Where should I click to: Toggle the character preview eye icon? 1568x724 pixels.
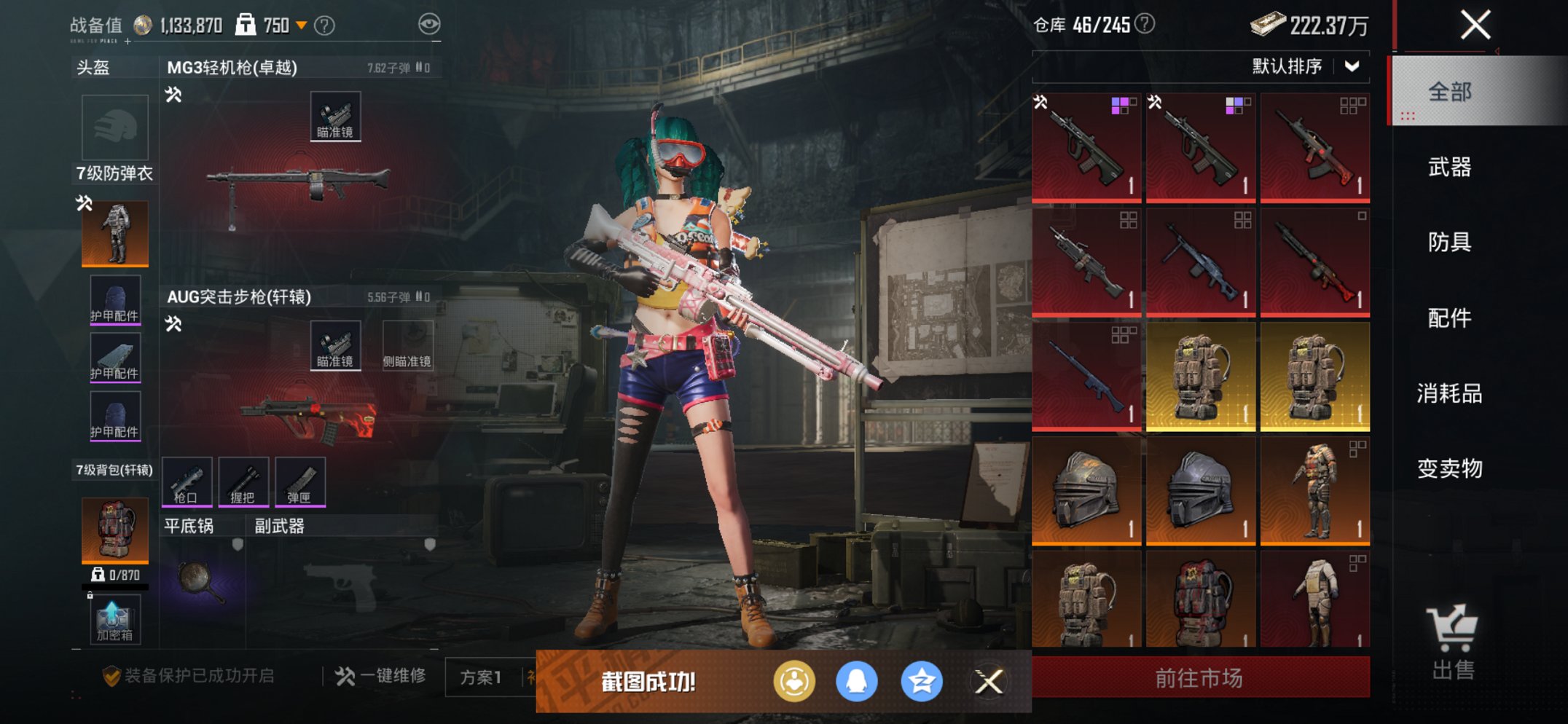(x=431, y=23)
